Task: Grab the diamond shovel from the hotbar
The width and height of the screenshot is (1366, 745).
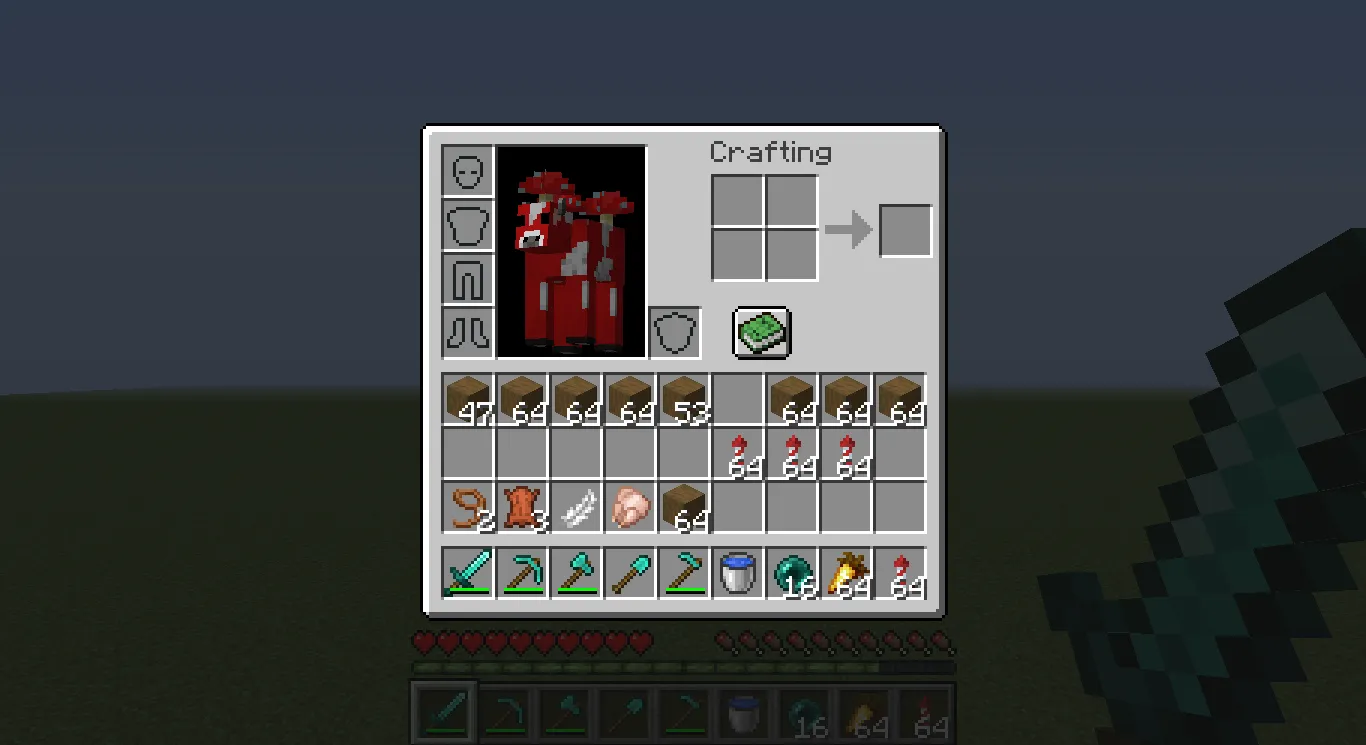Action: pos(629,572)
